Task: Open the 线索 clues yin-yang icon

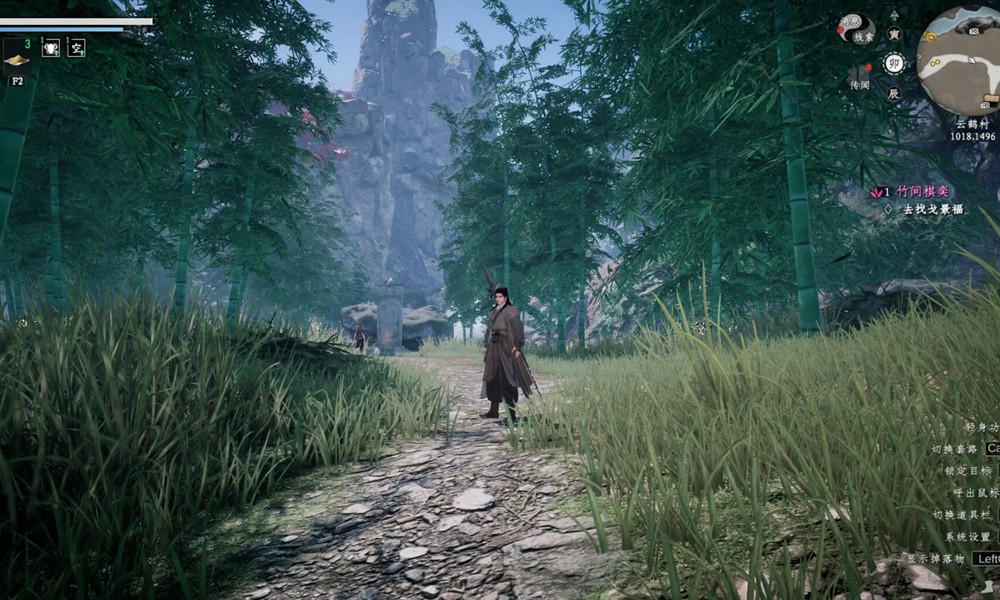Action: 859,29
